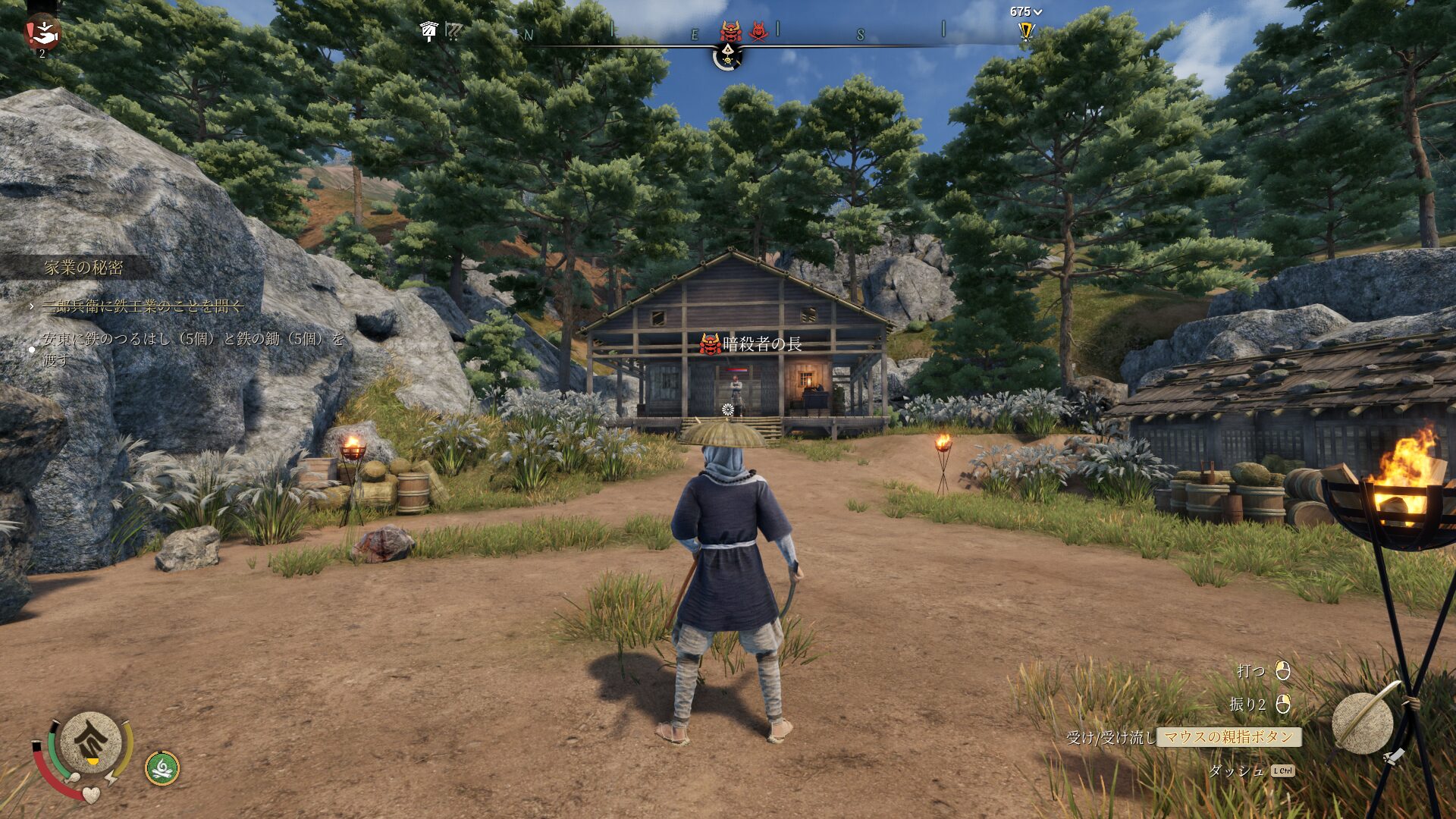Select the small red demon compass marker
The height and width of the screenshot is (819, 1456).
pos(758,31)
